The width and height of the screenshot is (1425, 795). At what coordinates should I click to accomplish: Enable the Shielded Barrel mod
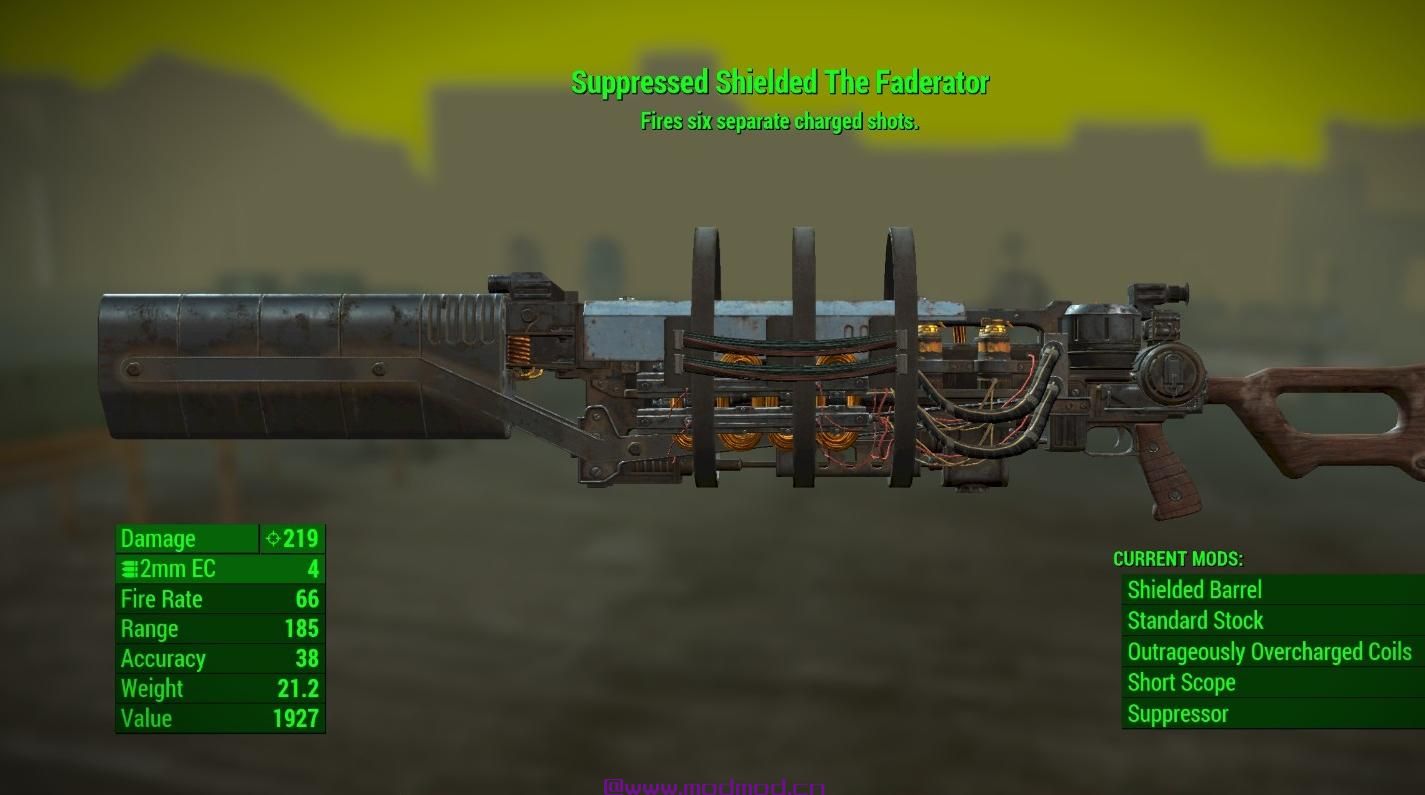click(1194, 590)
